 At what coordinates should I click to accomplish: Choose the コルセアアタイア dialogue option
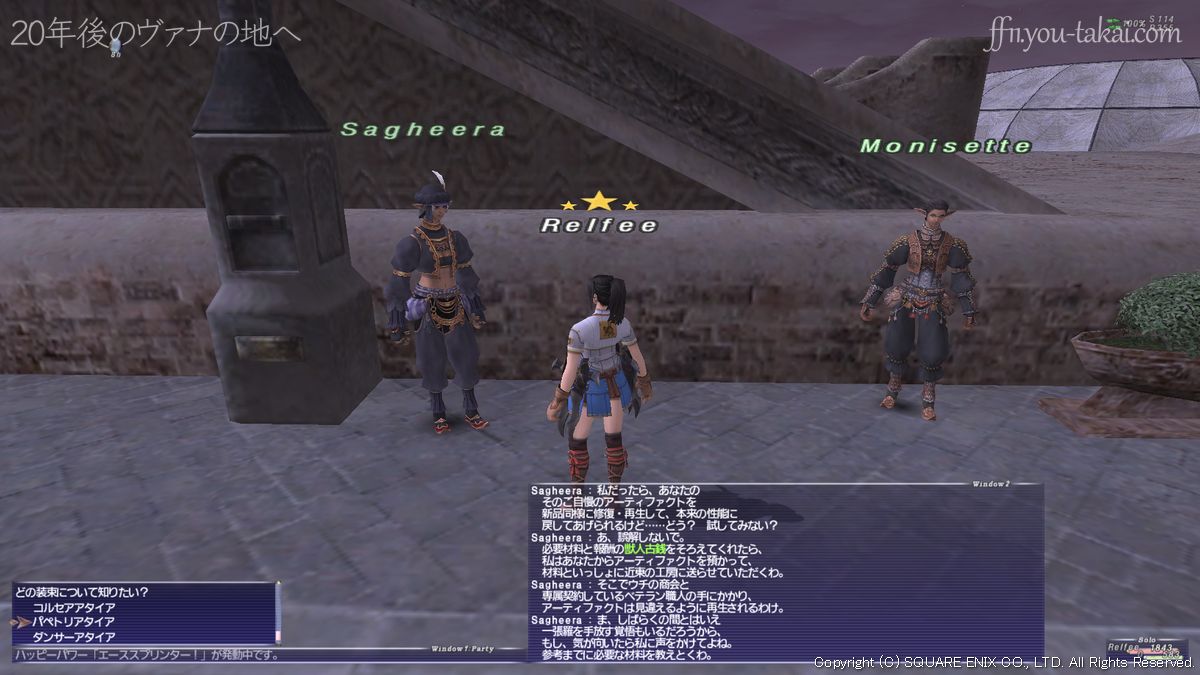point(74,607)
